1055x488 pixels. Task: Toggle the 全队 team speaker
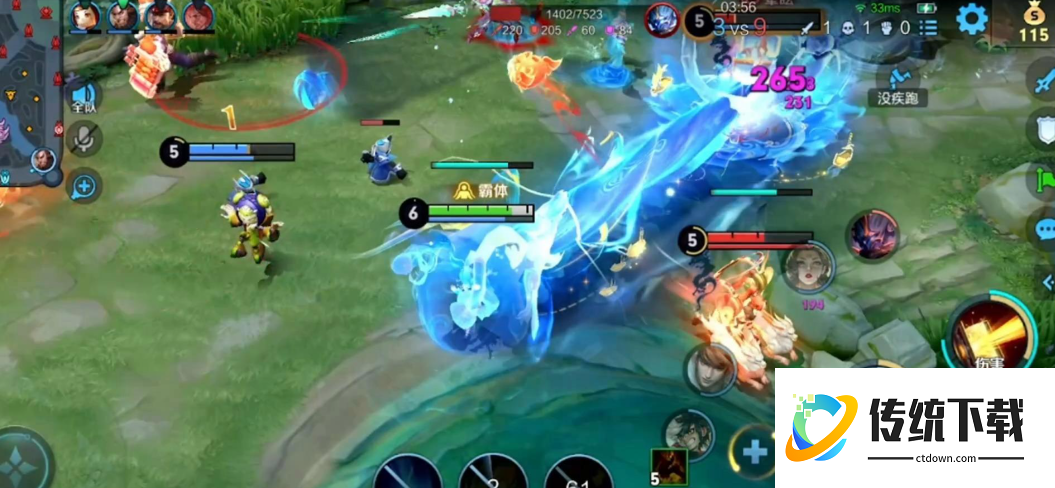click(x=84, y=97)
